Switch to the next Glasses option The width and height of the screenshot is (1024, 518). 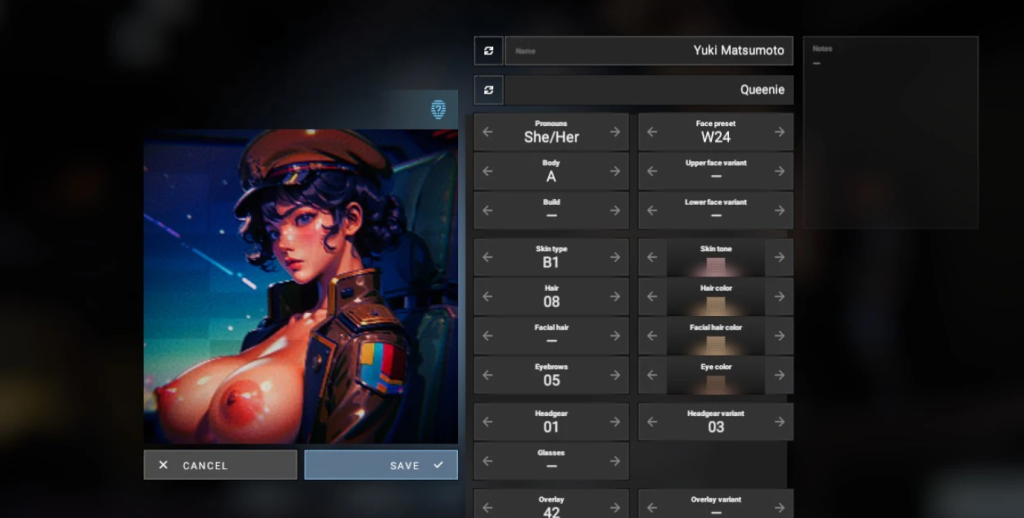[x=615, y=461]
